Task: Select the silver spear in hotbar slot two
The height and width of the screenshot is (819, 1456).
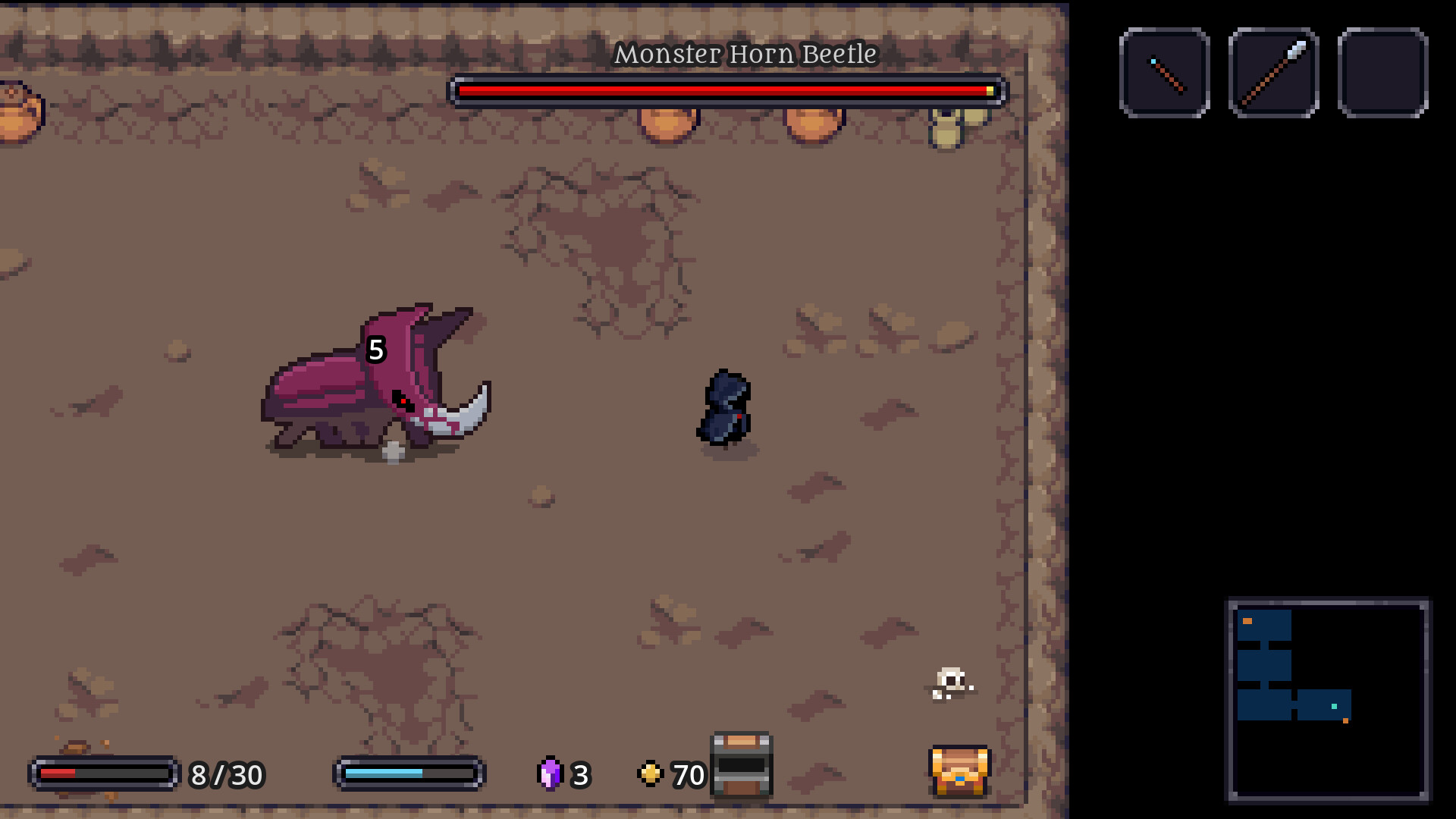Action: coord(1274,74)
